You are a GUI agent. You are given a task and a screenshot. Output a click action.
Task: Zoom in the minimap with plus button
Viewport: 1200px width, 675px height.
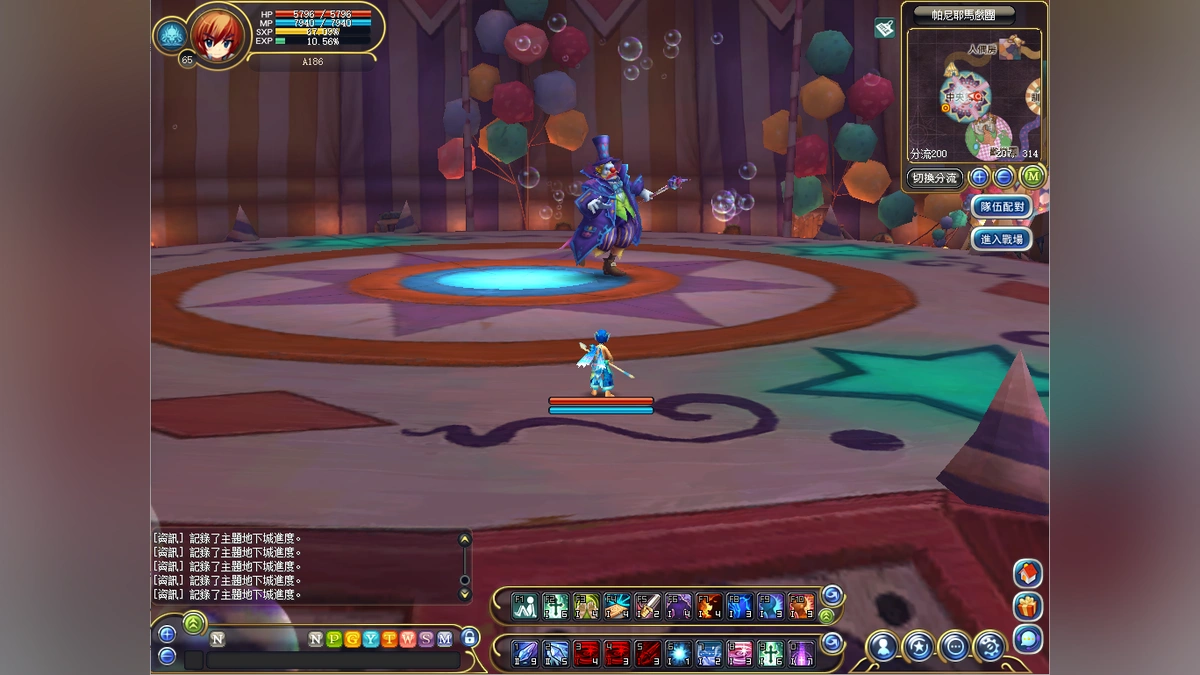click(979, 178)
